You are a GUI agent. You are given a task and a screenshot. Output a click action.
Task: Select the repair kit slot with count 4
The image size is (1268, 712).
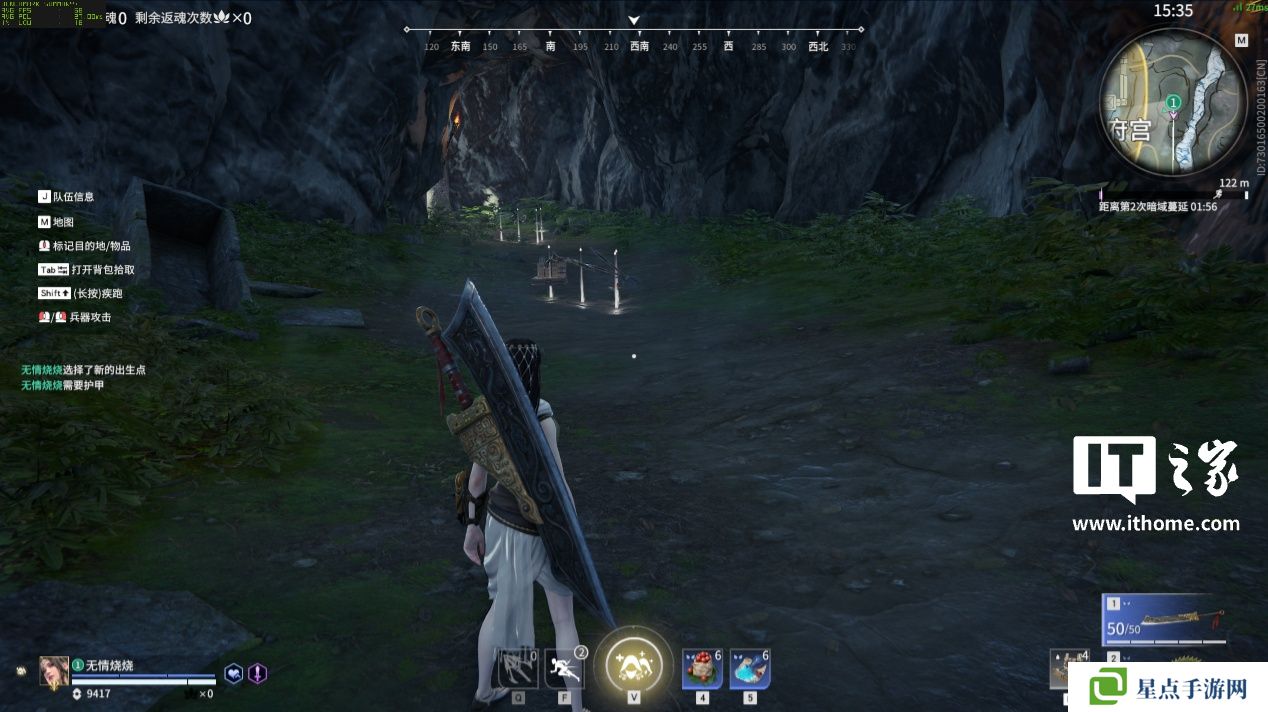click(1068, 669)
